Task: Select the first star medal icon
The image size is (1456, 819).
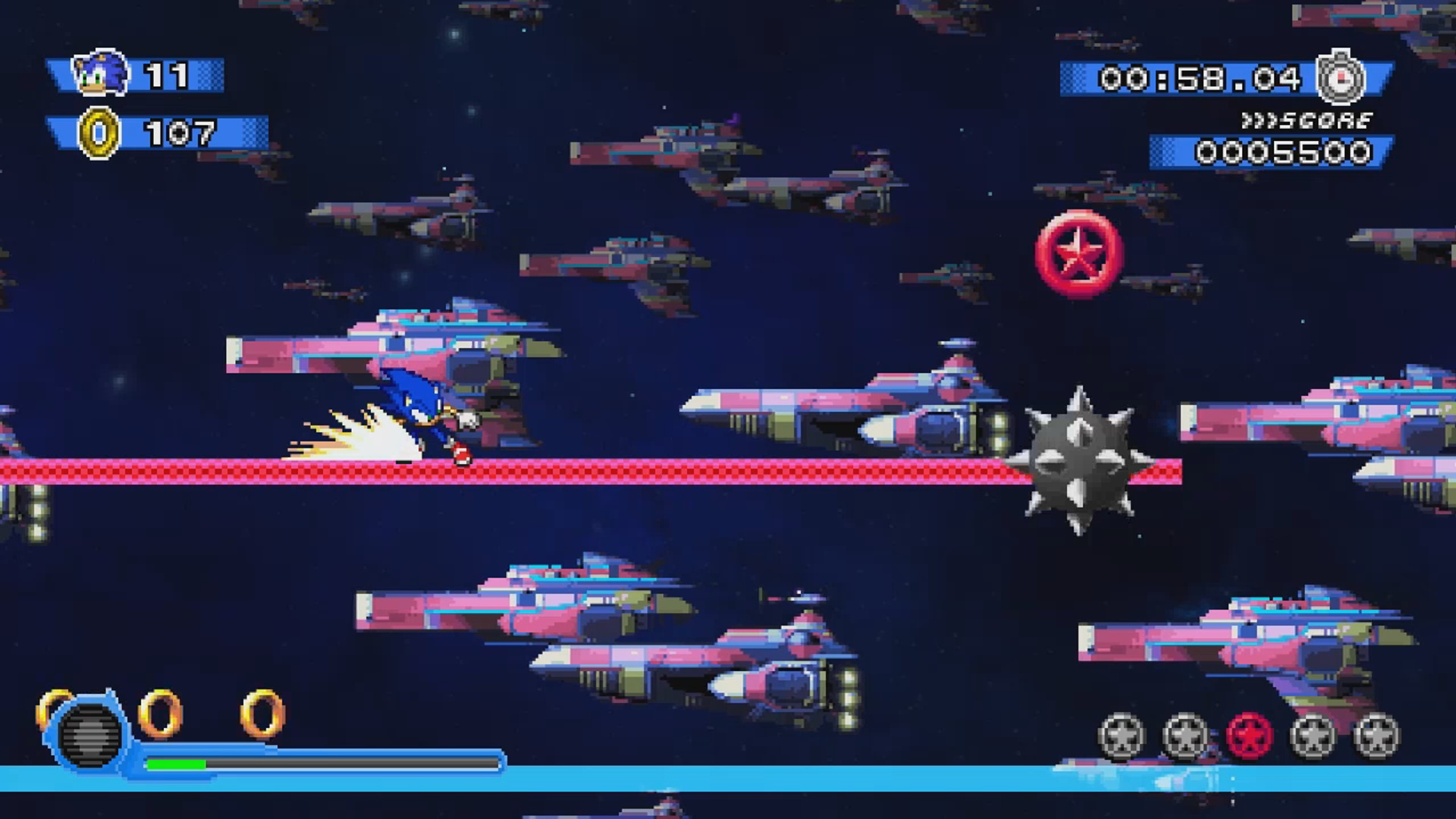Action: pyautogui.click(x=1121, y=735)
